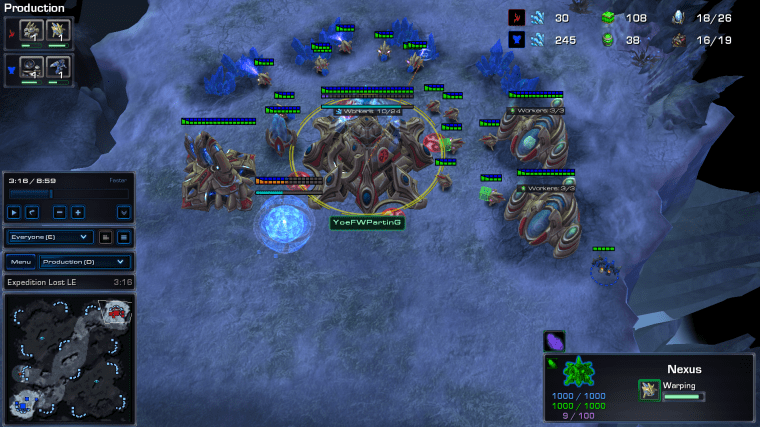Click the green Nexus wireframe portrait
Image resolution: width=760 pixels, height=427 pixels.
pyautogui.click(x=577, y=374)
